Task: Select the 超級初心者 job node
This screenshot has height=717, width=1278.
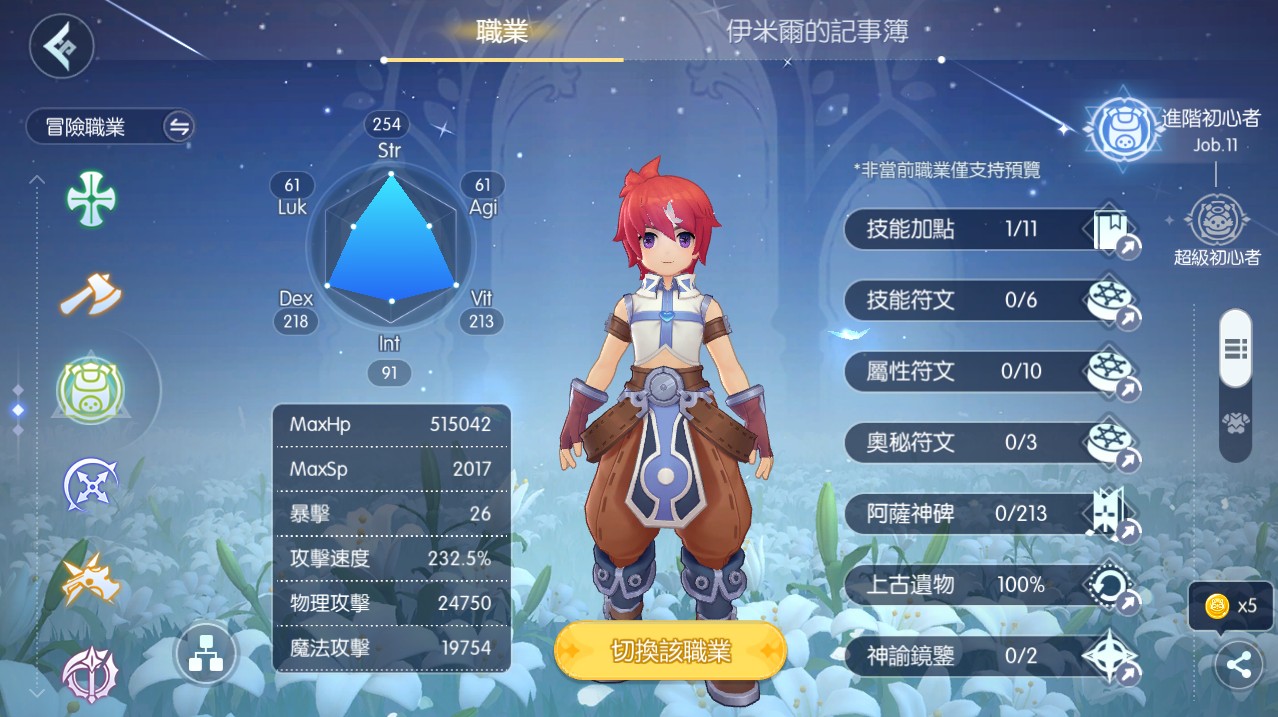Action: tap(1216, 222)
